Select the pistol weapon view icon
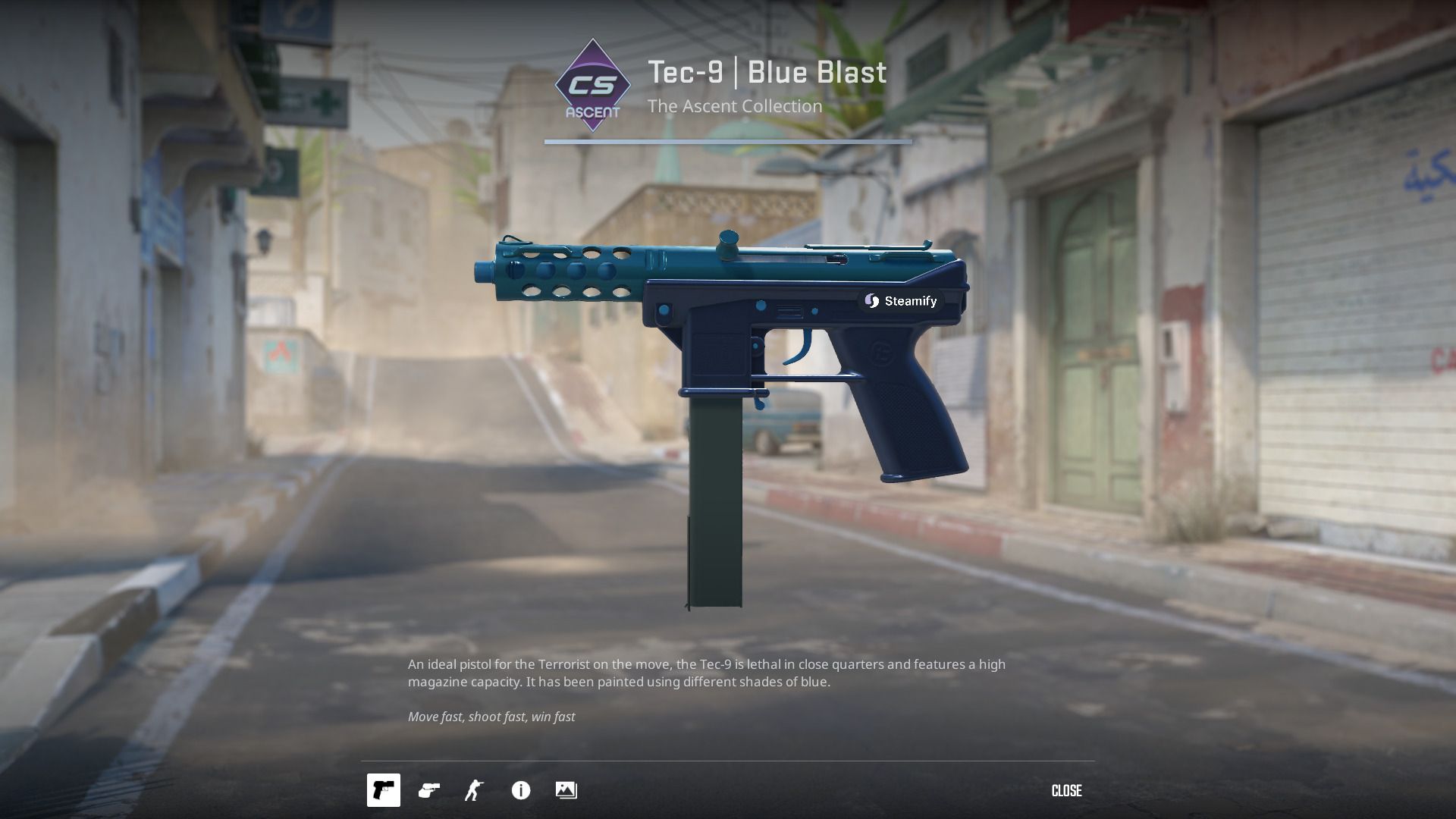The image size is (1456, 819). tap(383, 790)
